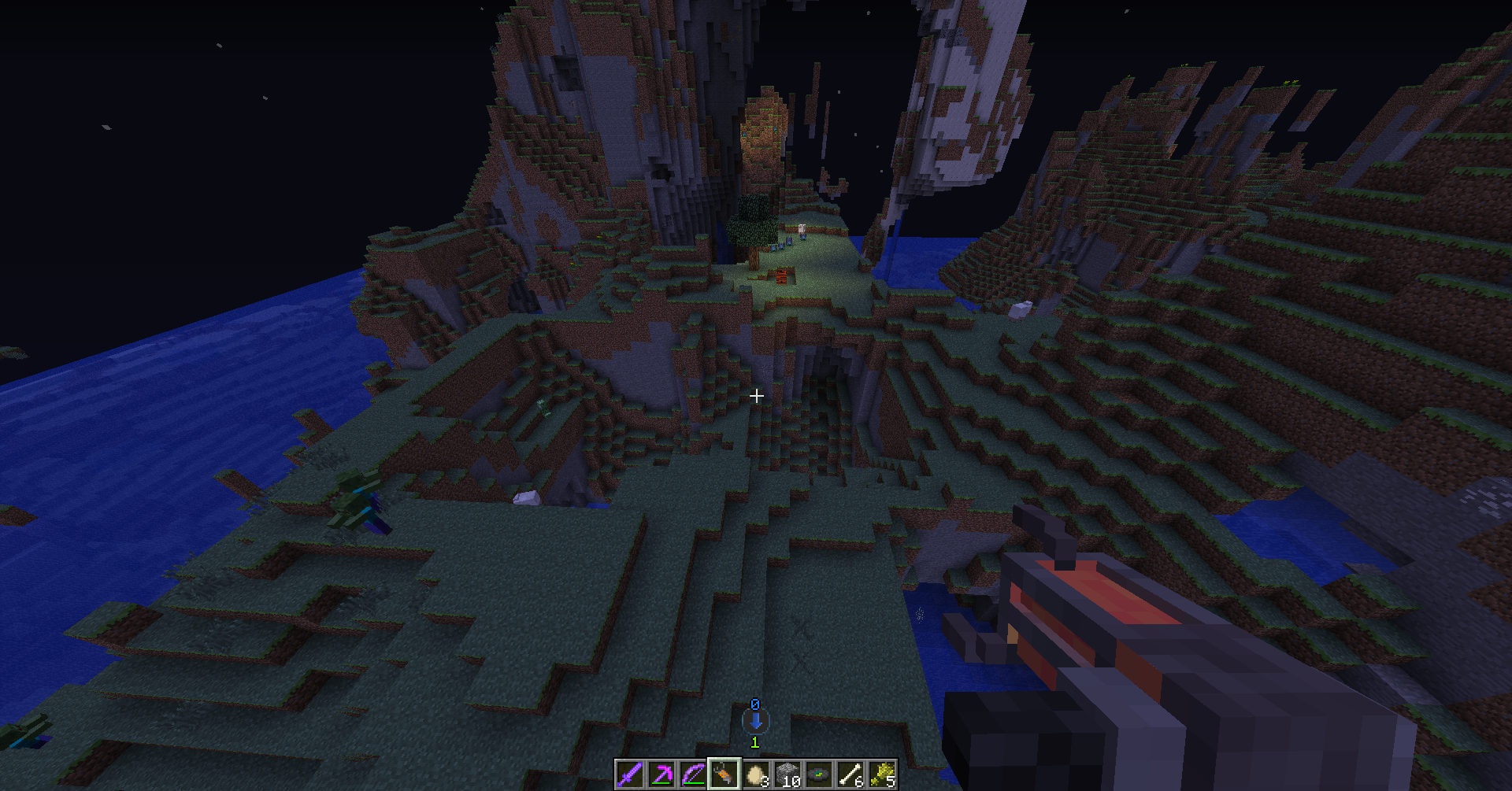Choose the gravel block stack
This screenshot has width=1512, height=791.
pyautogui.click(x=787, y=774)
